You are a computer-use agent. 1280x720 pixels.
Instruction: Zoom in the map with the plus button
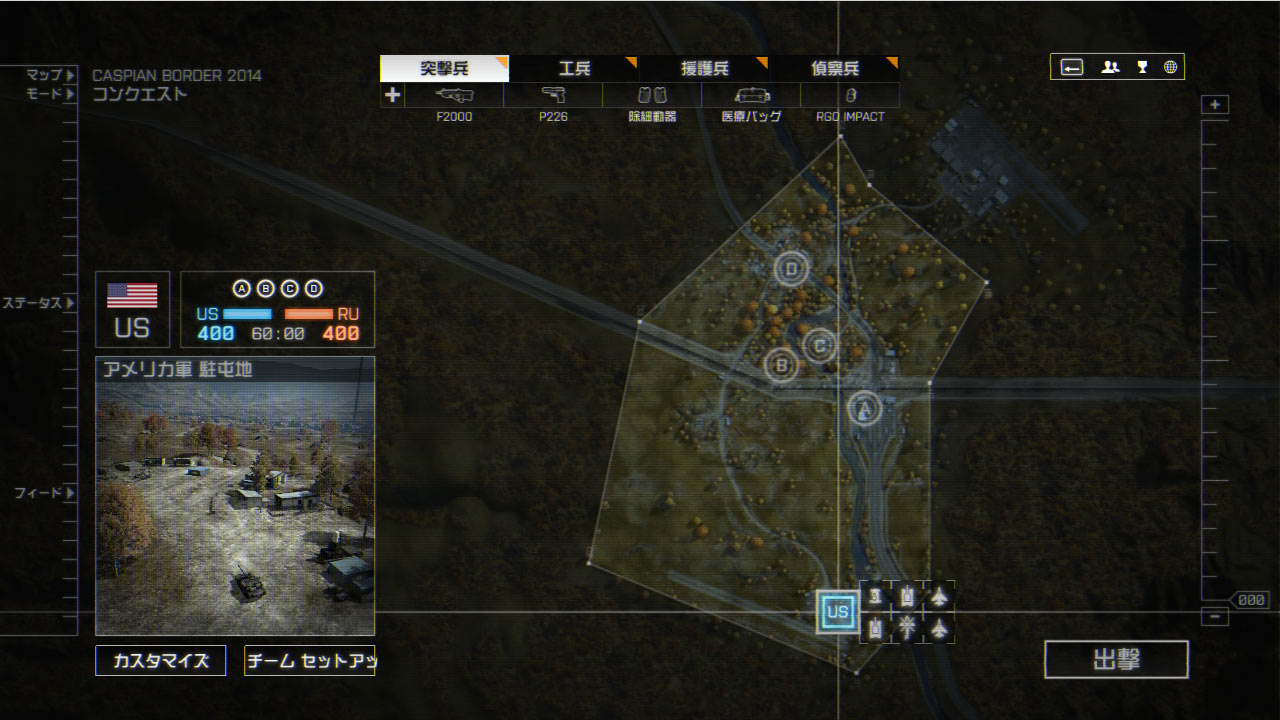coord(1215,105)
